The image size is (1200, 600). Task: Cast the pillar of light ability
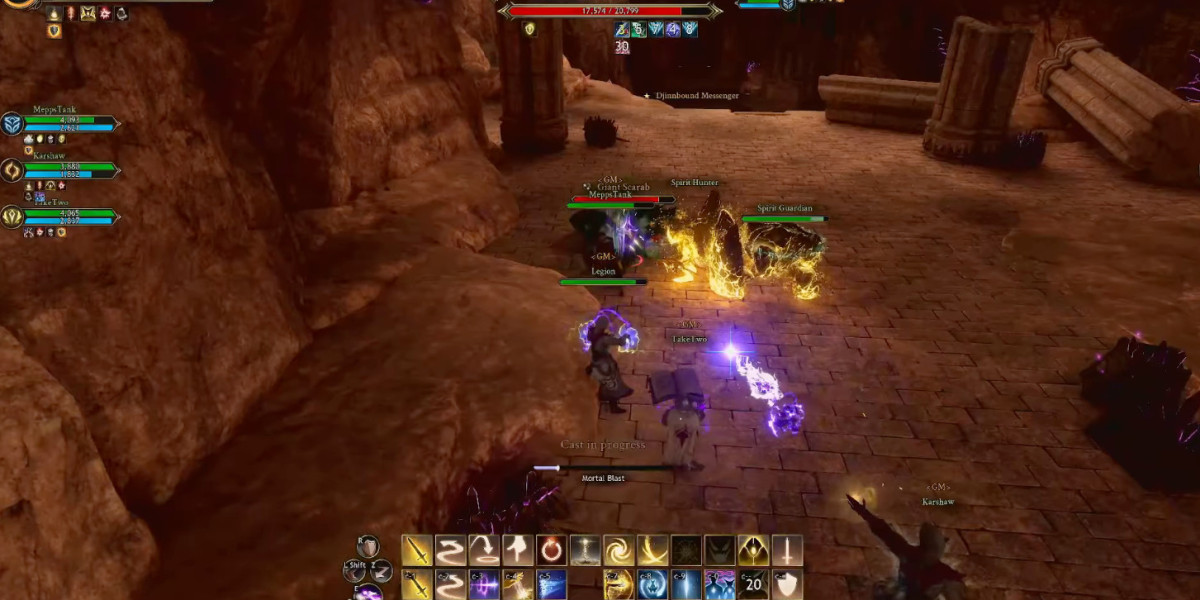[585, 550]
